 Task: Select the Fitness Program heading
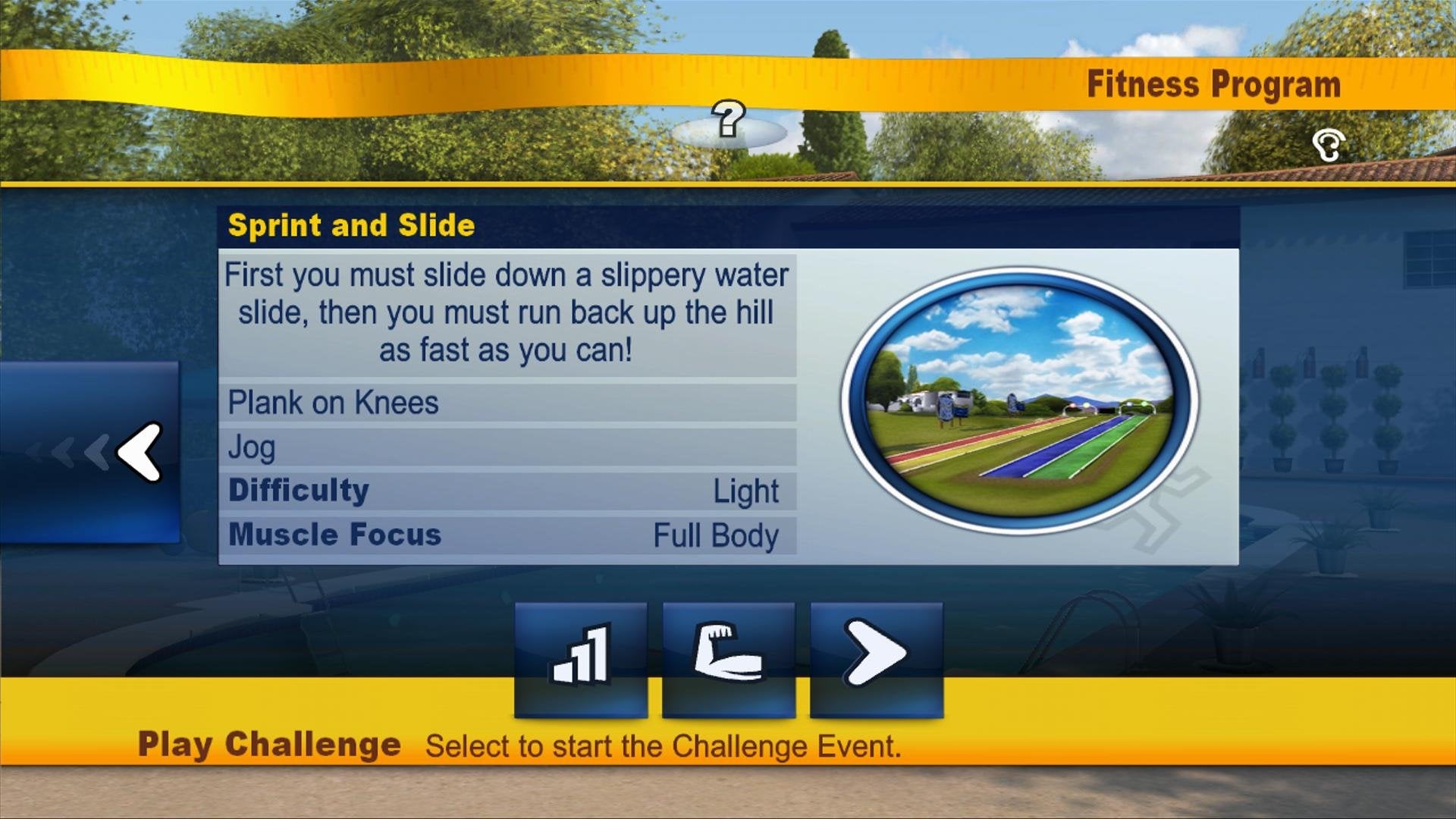click(1214, 84)
